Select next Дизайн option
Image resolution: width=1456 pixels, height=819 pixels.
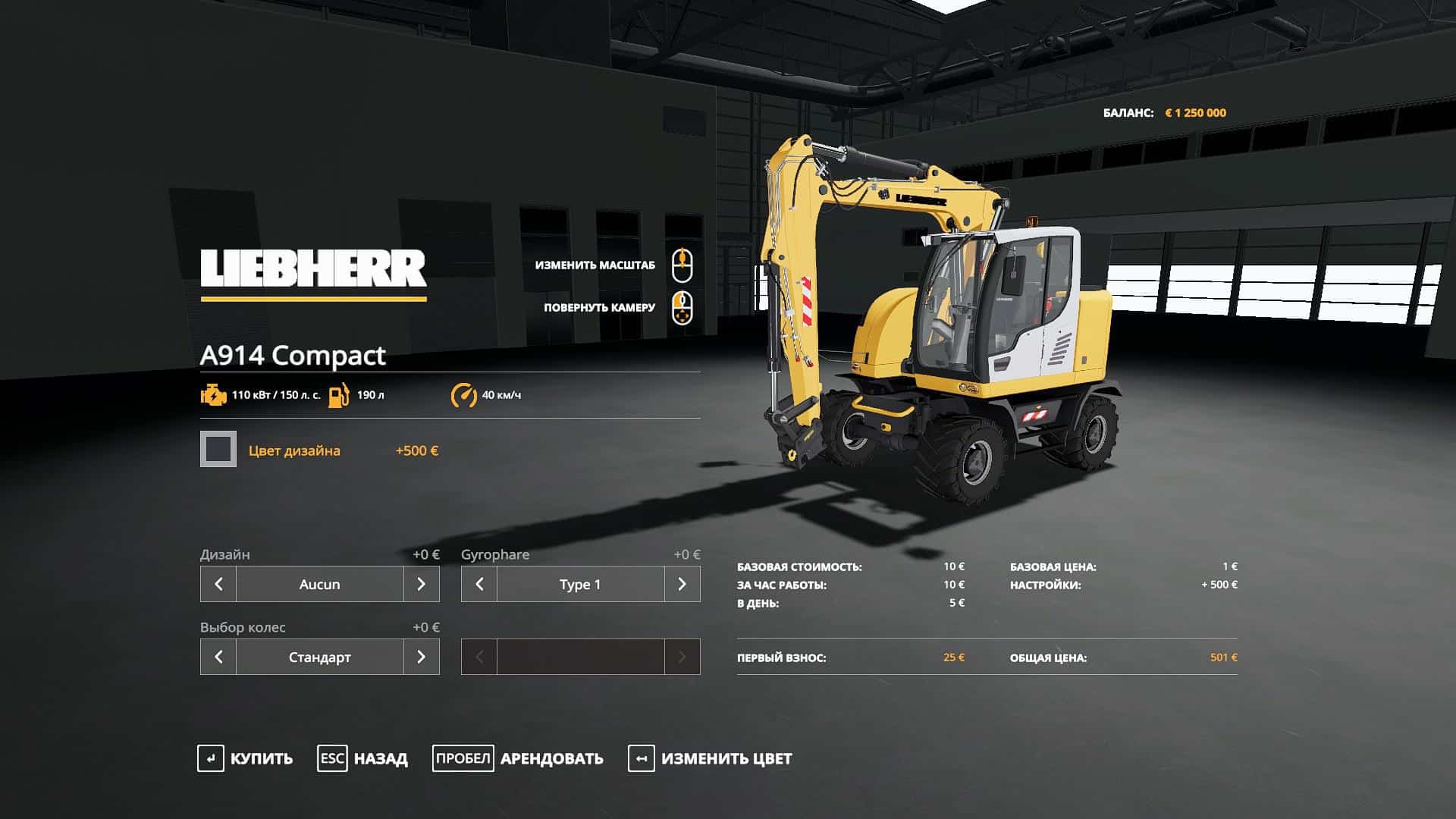[x=422, y=584]
